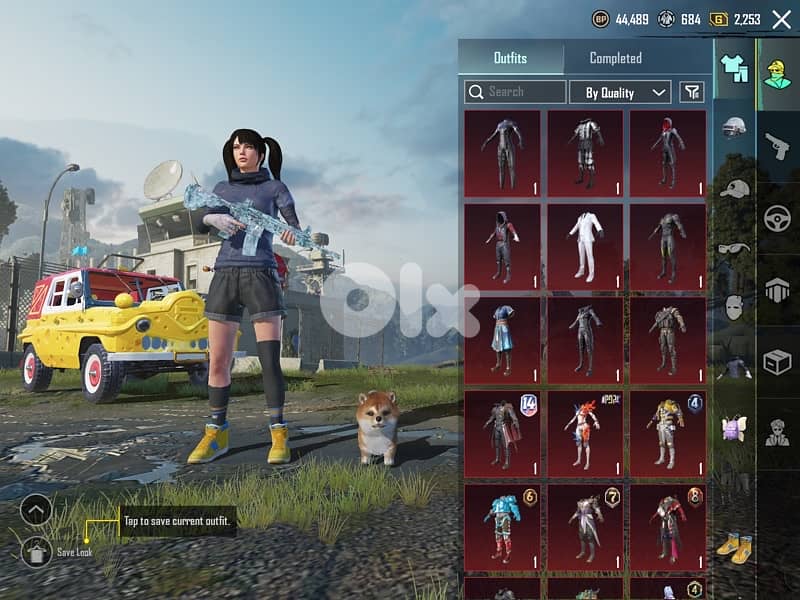The width and height of the screenshot is (800, 600).
Task: Switch to the pistol weapons section
Action: click(777, 146)
